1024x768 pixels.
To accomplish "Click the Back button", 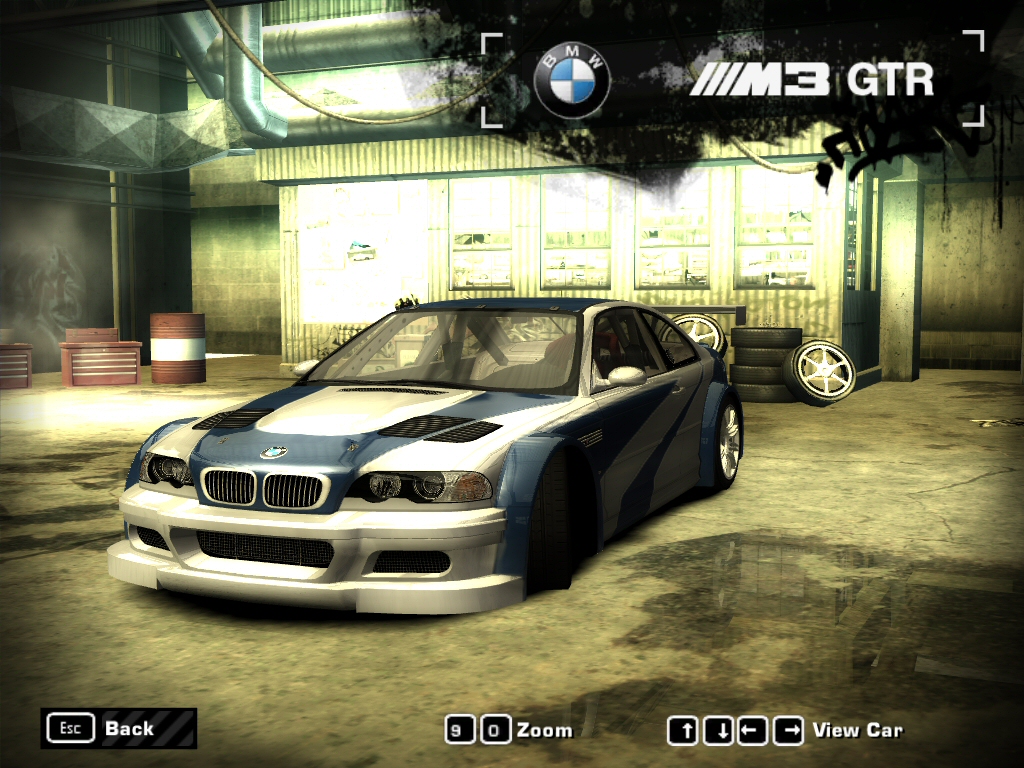I will pos(118,728).
